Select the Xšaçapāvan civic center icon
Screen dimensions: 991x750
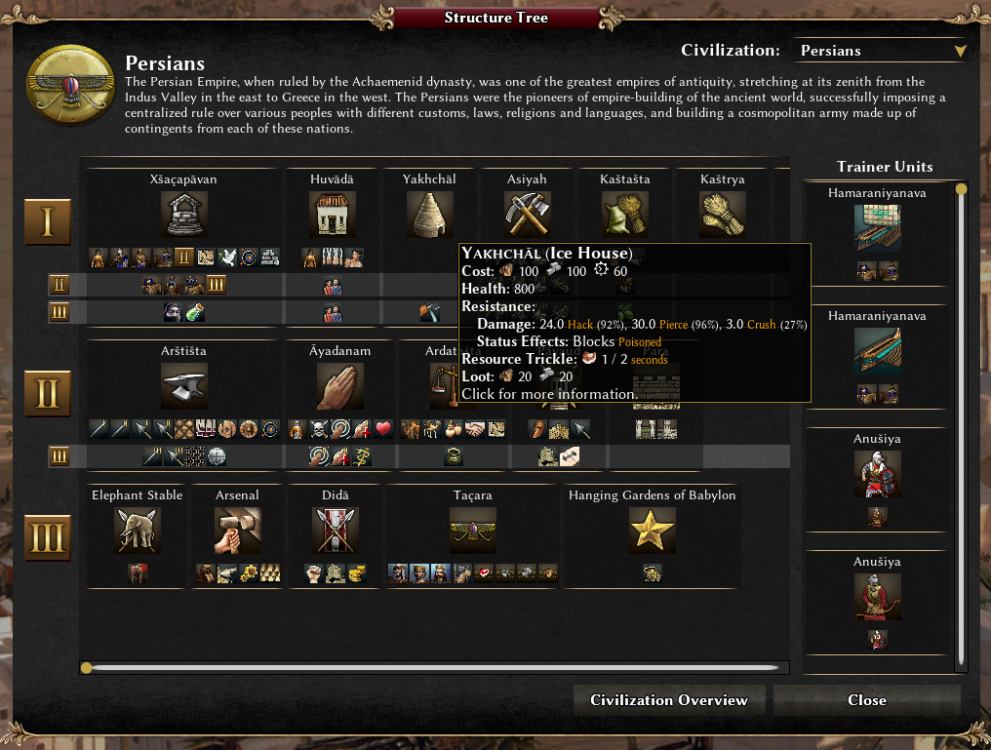[184, 215]
